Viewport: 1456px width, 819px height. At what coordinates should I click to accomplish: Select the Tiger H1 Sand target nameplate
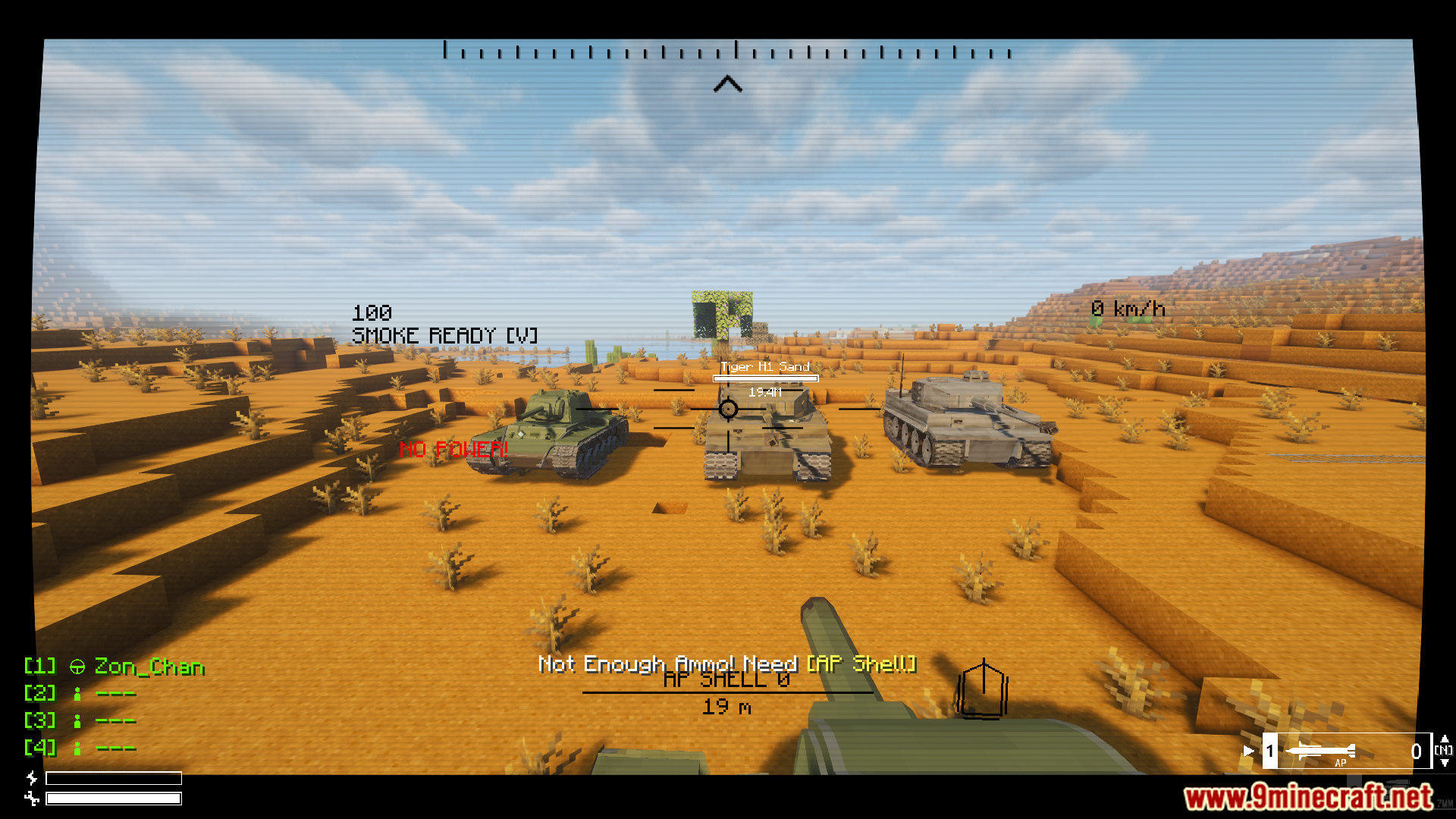pos(765,367)
